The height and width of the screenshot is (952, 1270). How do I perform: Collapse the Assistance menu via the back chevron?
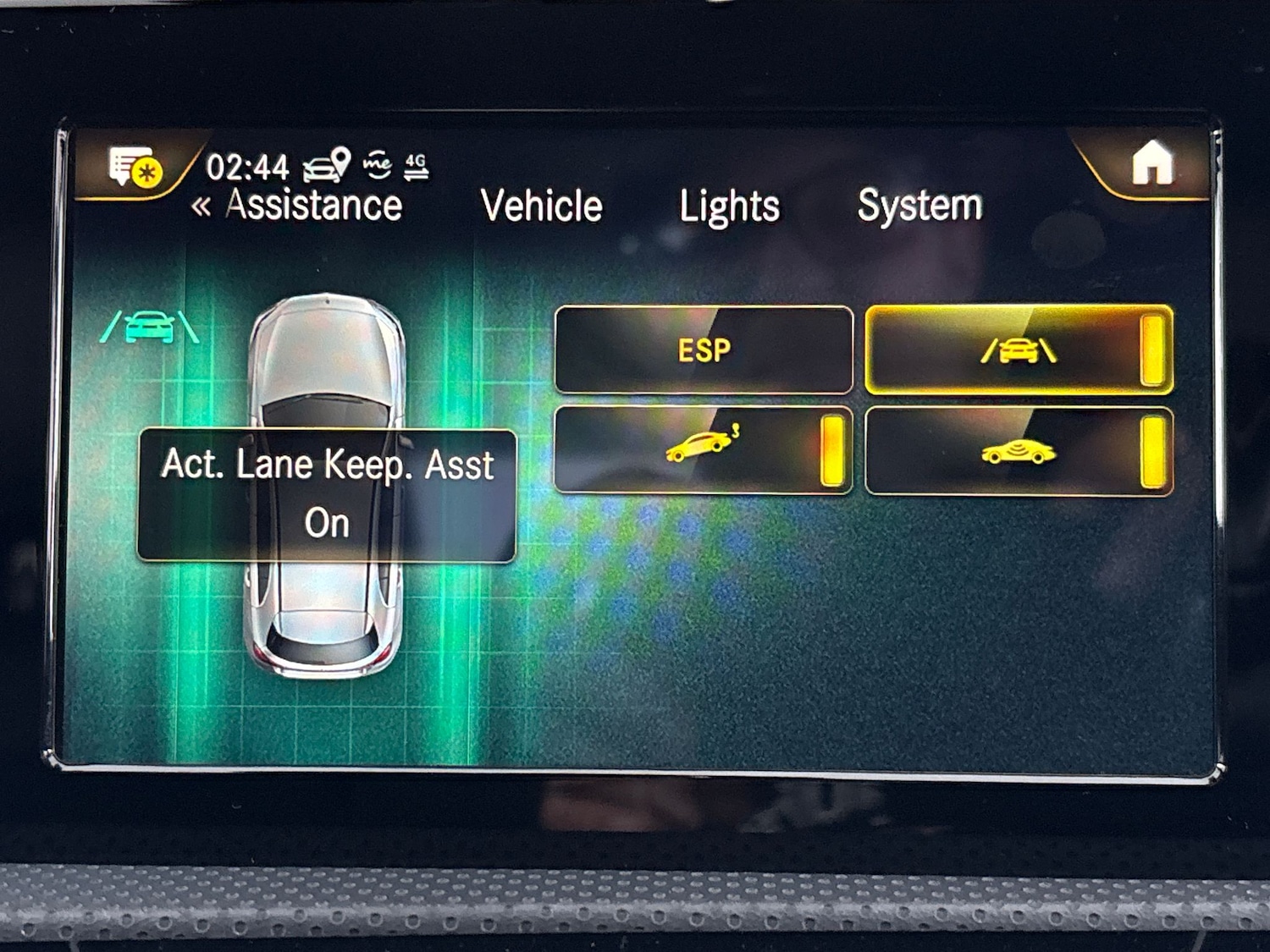tap(203, 204)
